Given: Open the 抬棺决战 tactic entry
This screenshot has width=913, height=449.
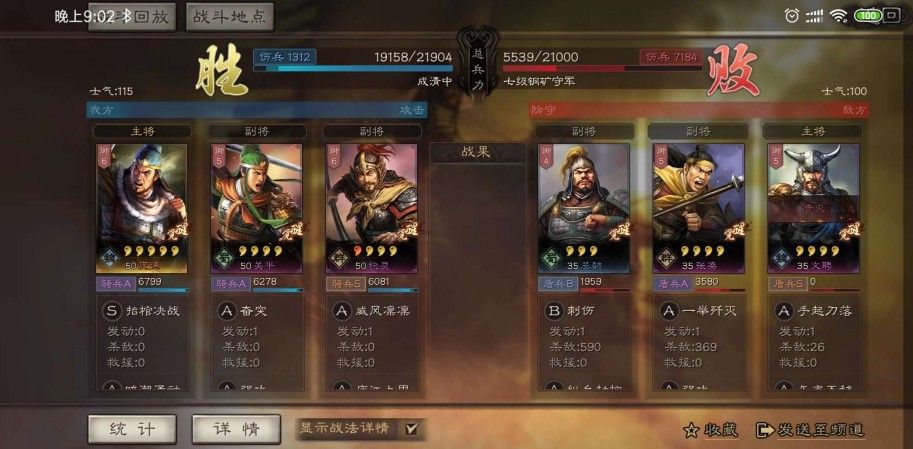Looking at the screenshot, I should click(141, 311).
